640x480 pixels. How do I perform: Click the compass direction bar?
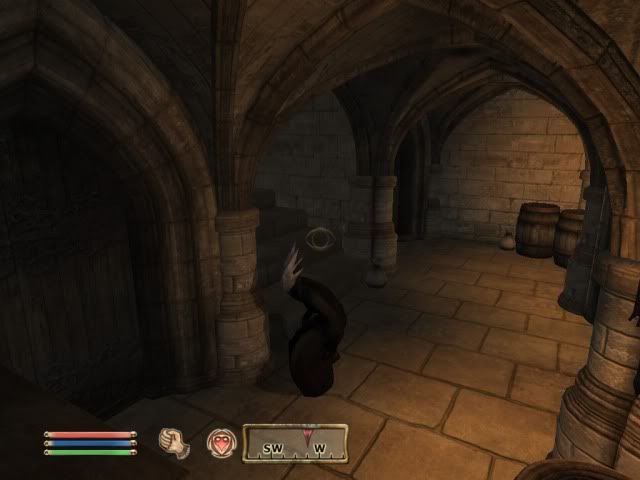point(295,443)
